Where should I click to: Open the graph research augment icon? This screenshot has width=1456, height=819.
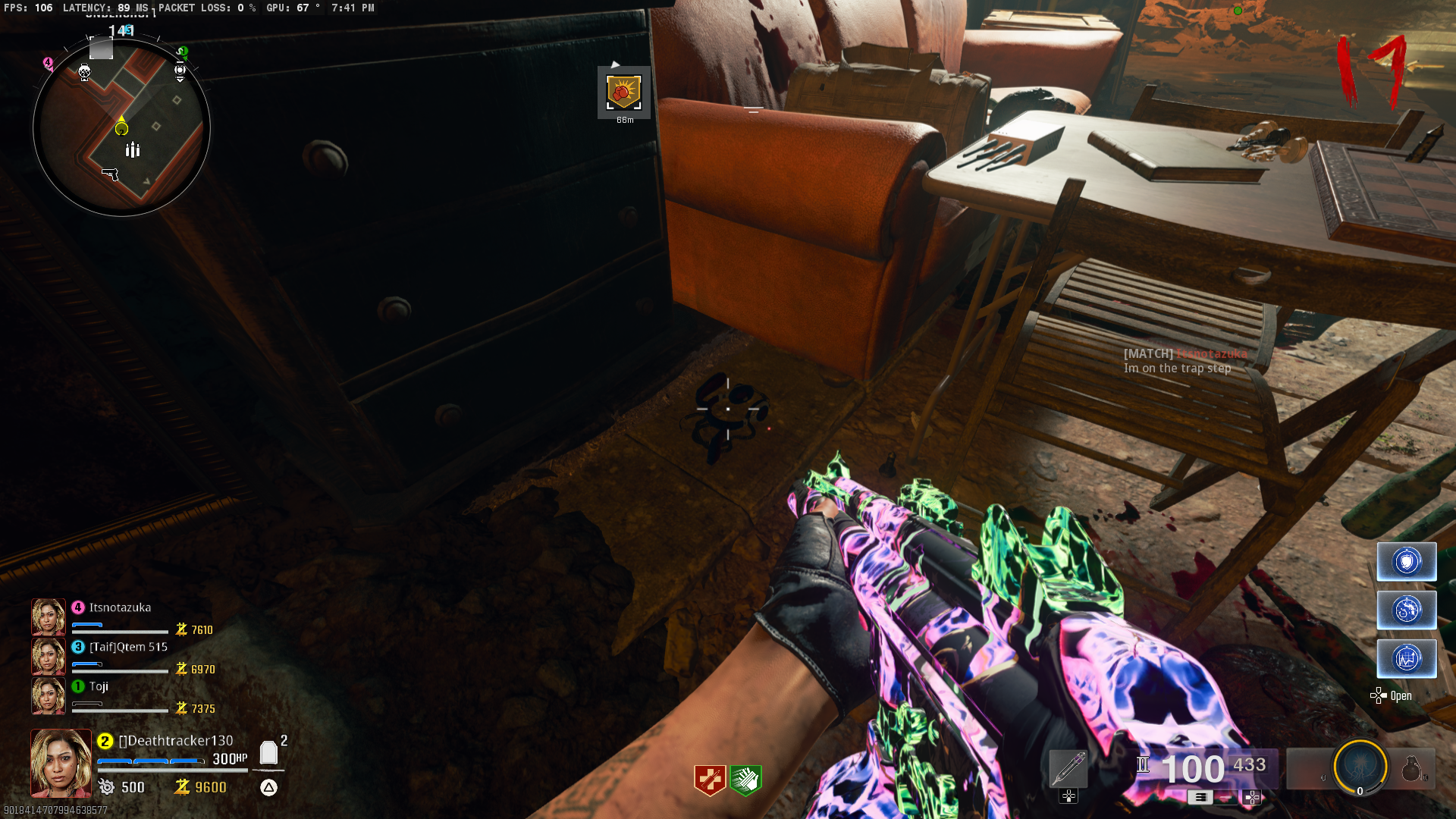pos(1407,658)
